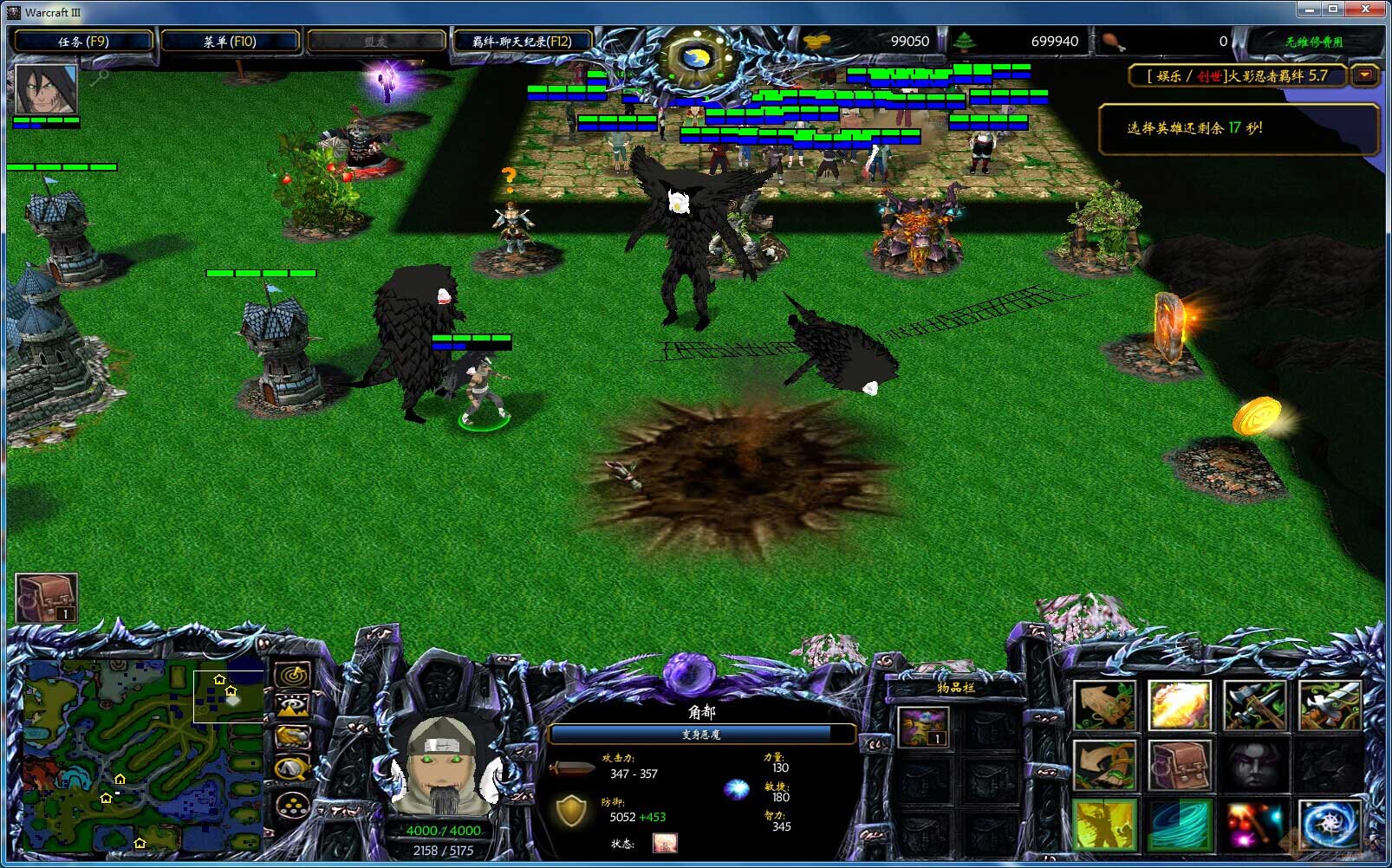Screen dimensions: 1392x868
Task: Select the item in the inventory slot
Action: click(923, 727)
